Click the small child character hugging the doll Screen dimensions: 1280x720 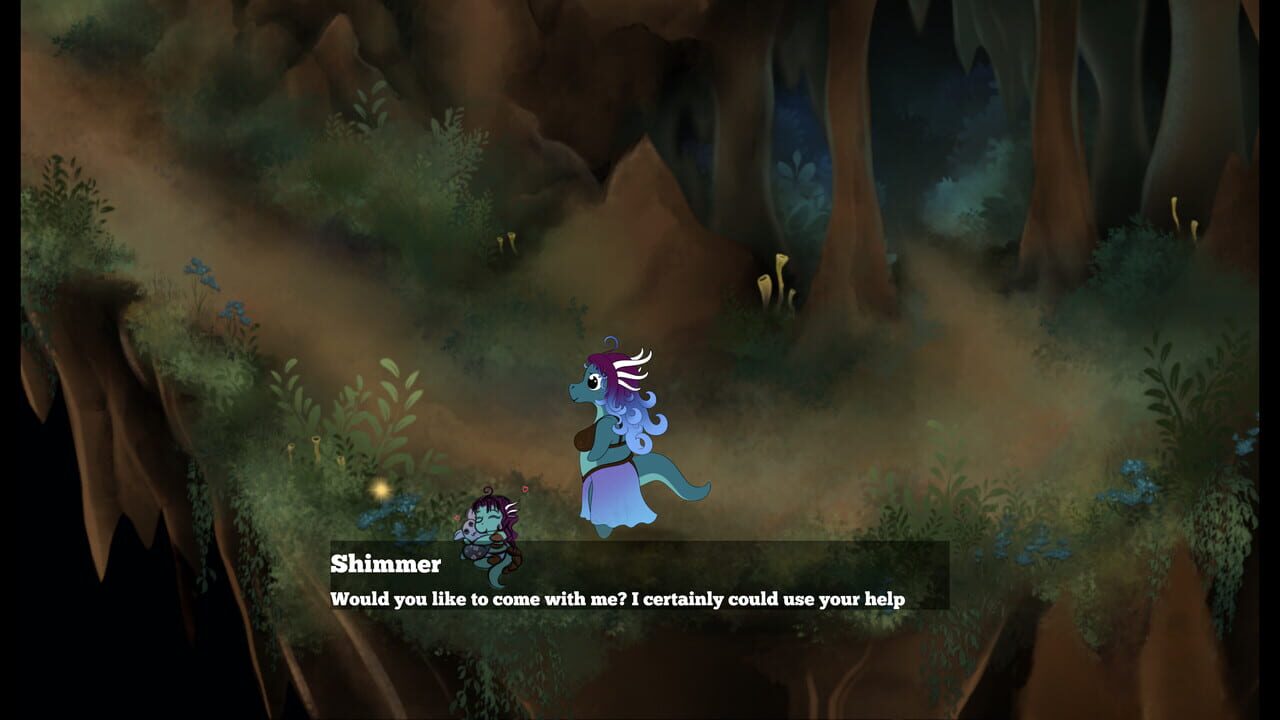[495, 530]
